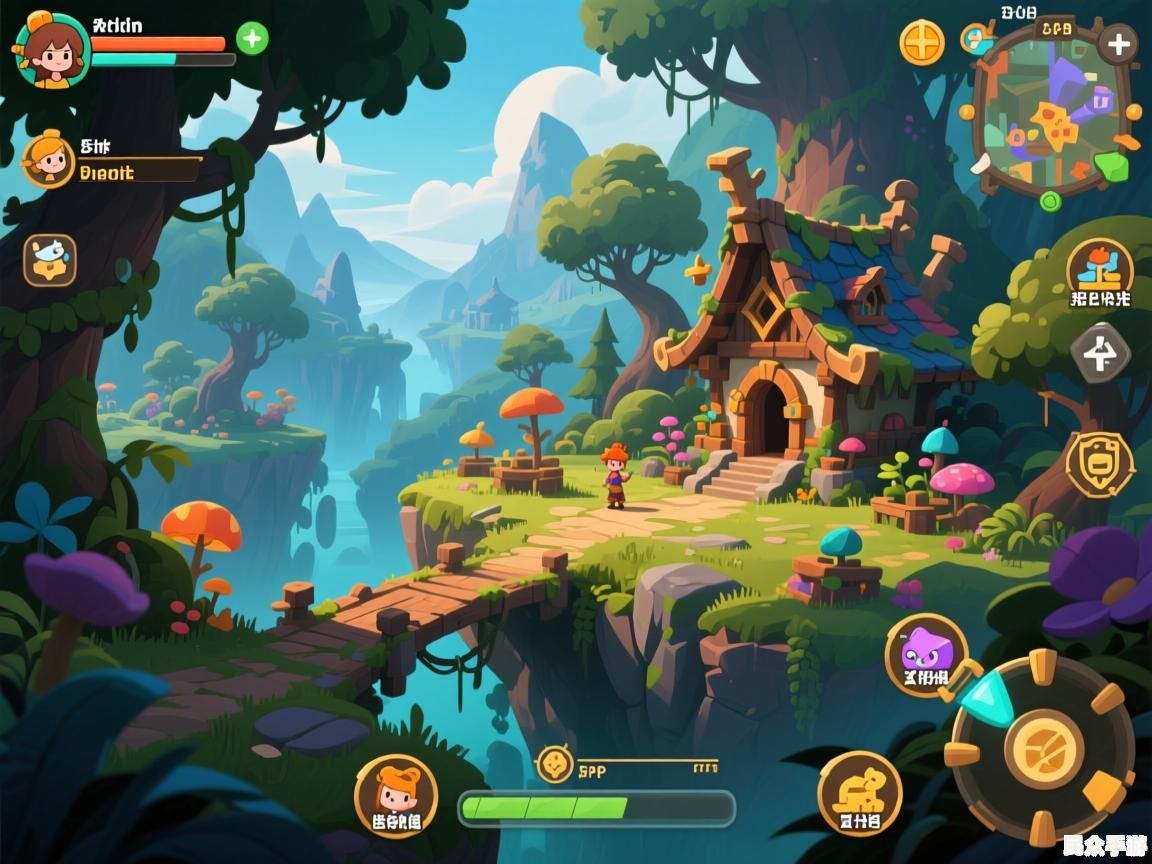Click the minimap's plus zoom button
Image resolution: width=1152 pixels, height=864 pixels.
[x=1117, y=44]
